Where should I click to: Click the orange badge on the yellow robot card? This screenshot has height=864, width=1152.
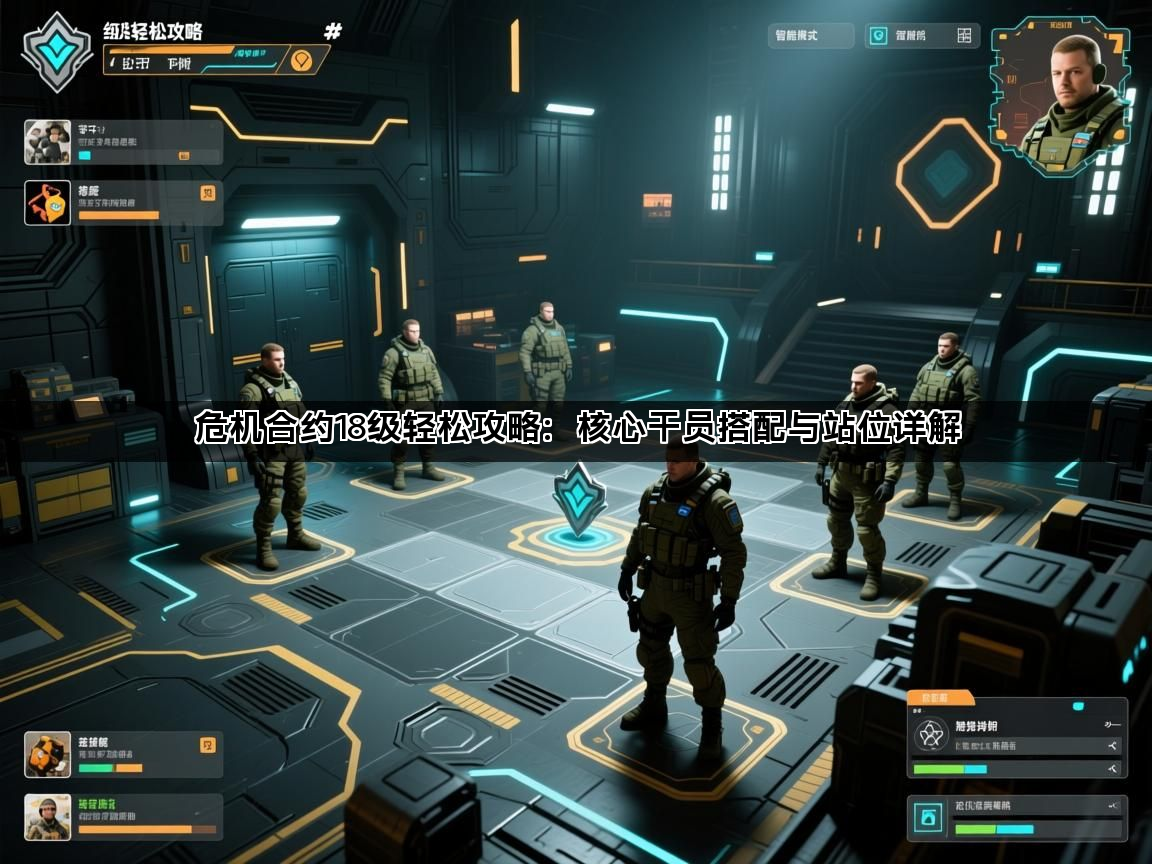(208, 744)
